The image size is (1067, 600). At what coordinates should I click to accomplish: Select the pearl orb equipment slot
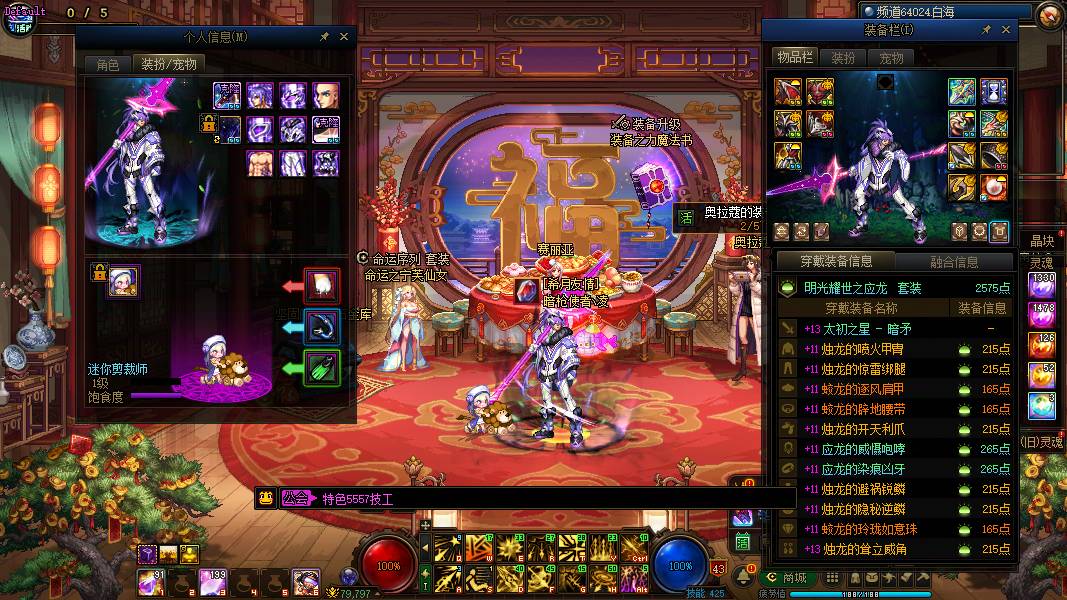[x=994, y=187]
